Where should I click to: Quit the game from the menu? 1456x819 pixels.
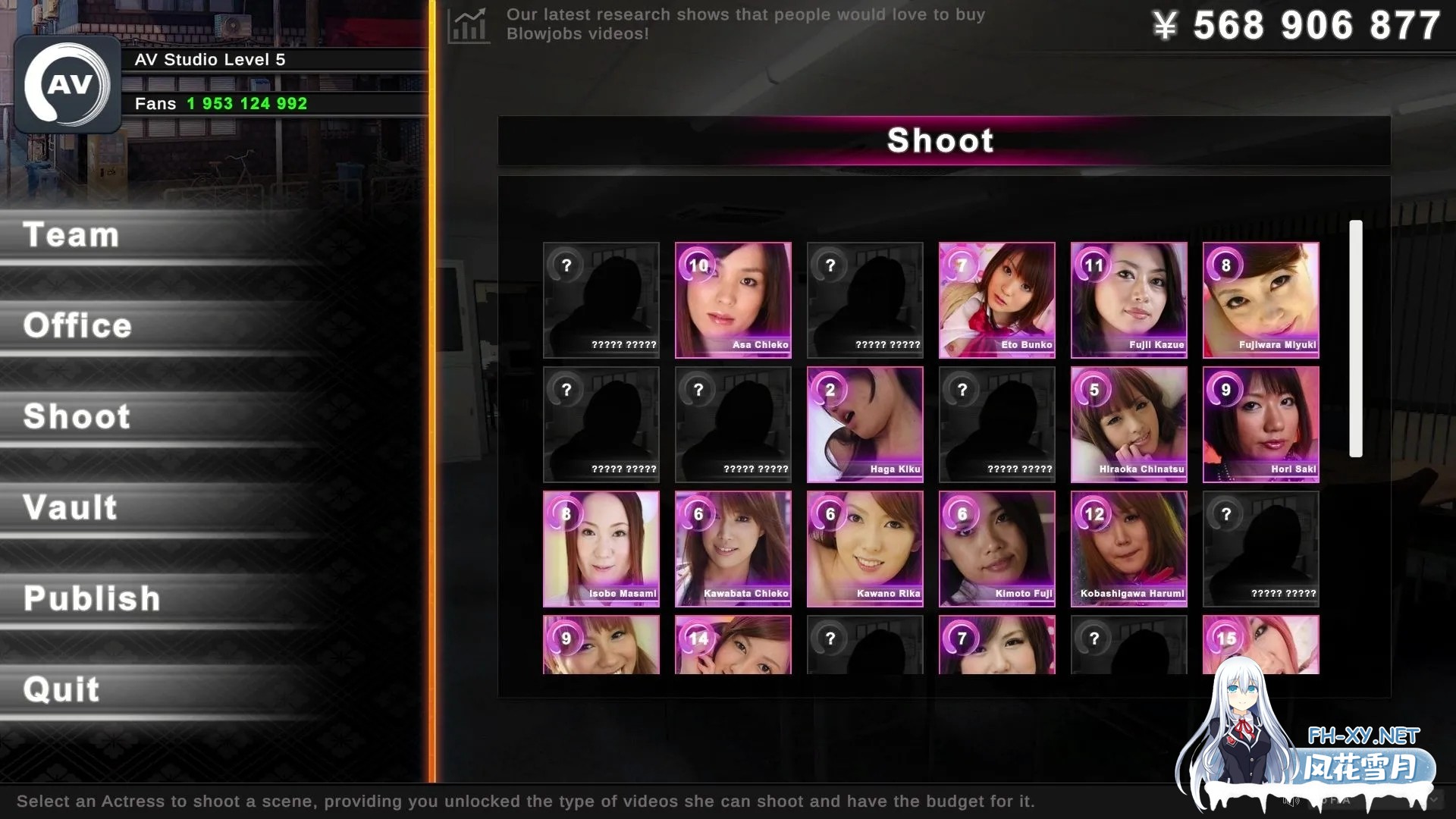point(61,690)
